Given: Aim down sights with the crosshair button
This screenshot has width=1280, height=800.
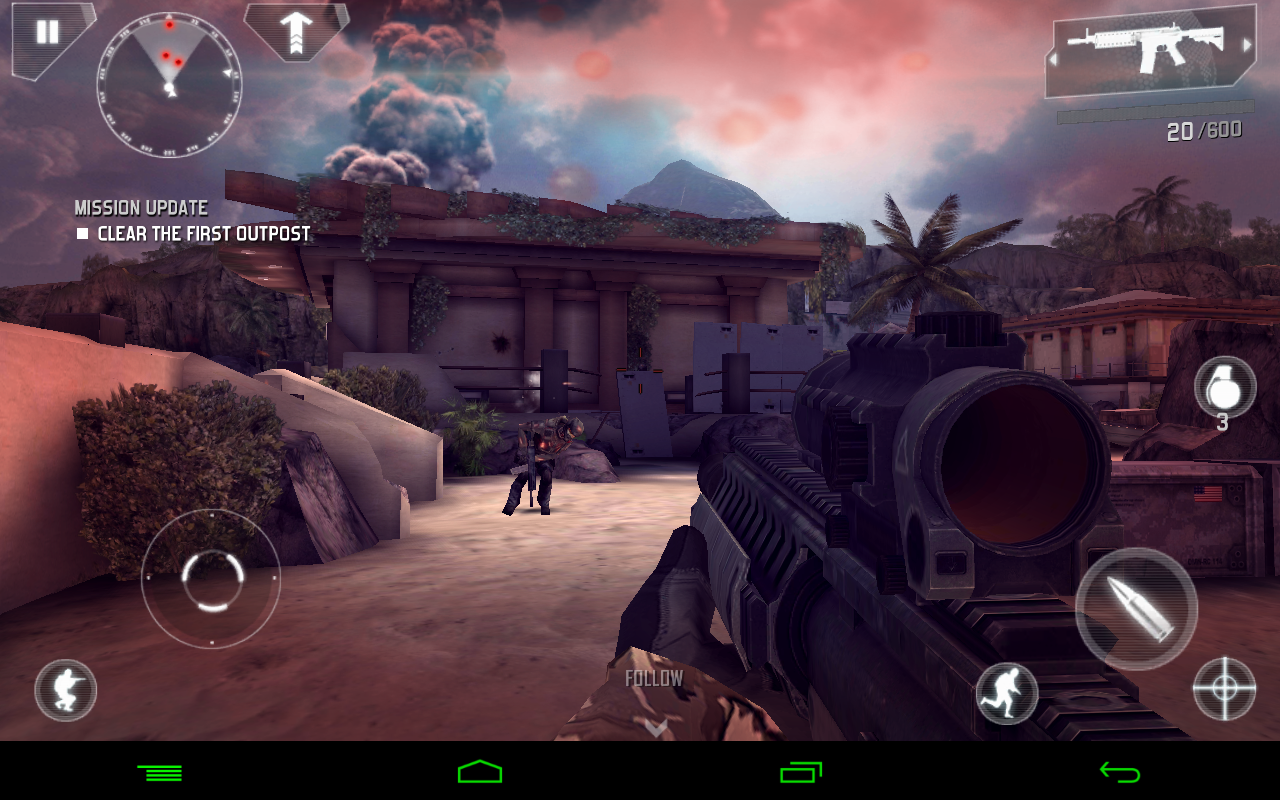Looking at the screenshot, I should (1225, 689).
